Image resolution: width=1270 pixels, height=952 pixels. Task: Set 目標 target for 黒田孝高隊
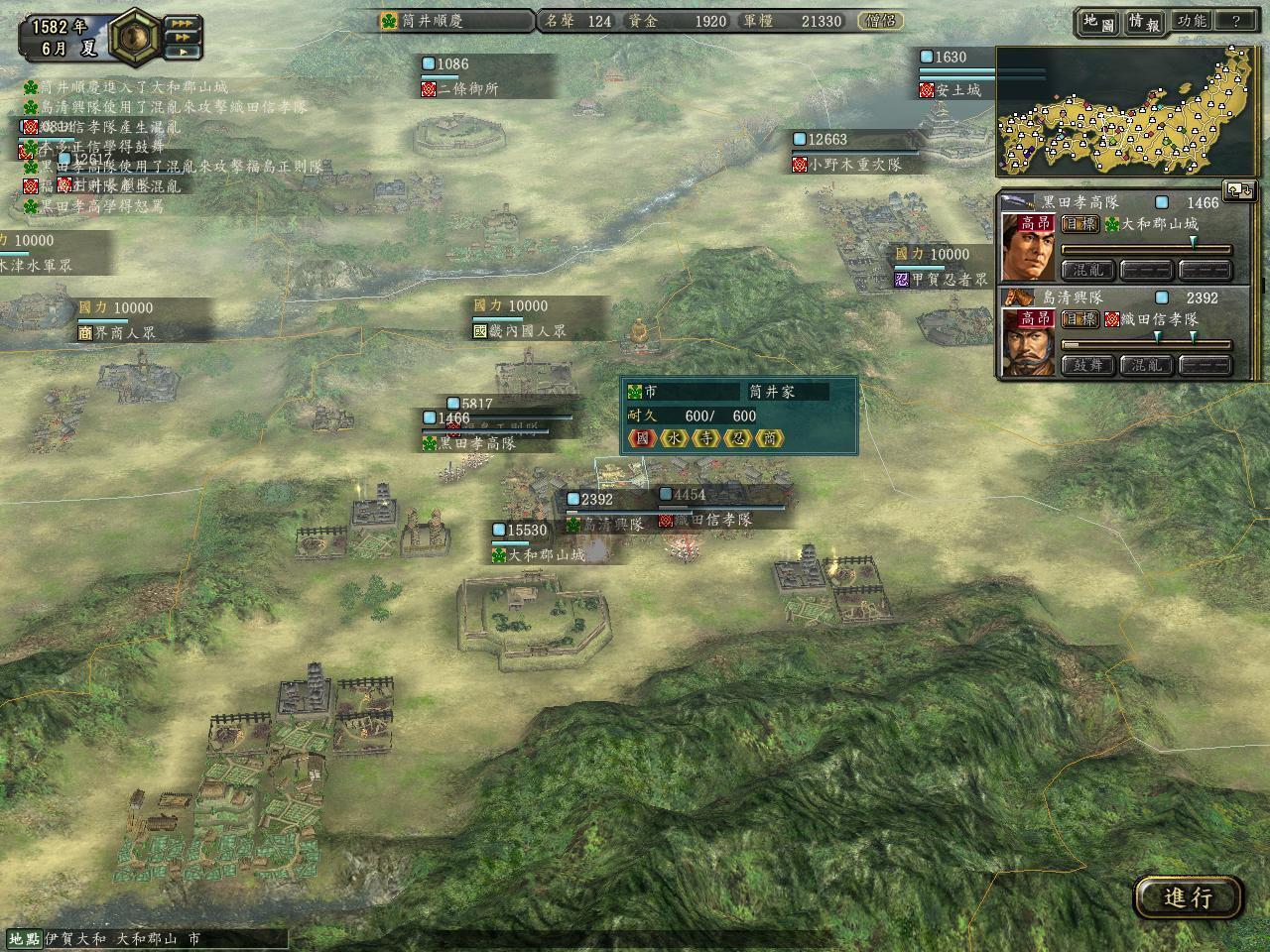click(x=1079, y=224)
